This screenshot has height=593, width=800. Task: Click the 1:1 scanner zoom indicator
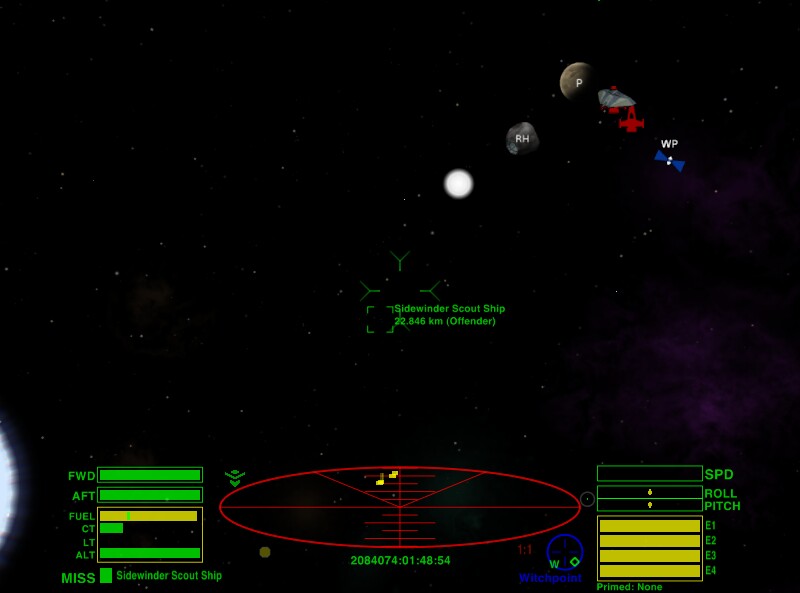pyautogui.click(x=525, y=550)
